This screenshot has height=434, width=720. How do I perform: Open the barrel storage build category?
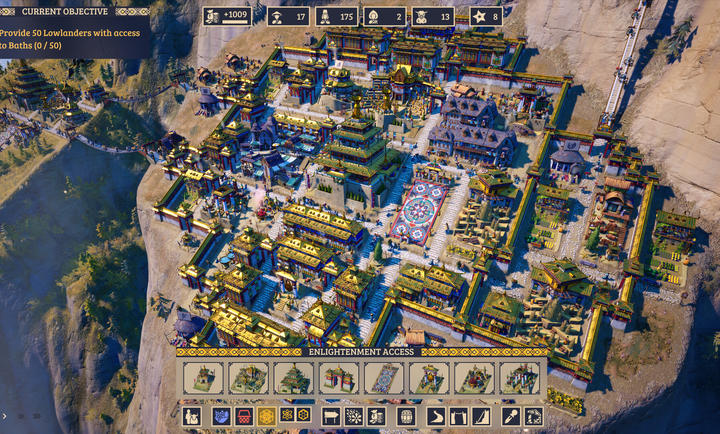[x=406, y=416]
